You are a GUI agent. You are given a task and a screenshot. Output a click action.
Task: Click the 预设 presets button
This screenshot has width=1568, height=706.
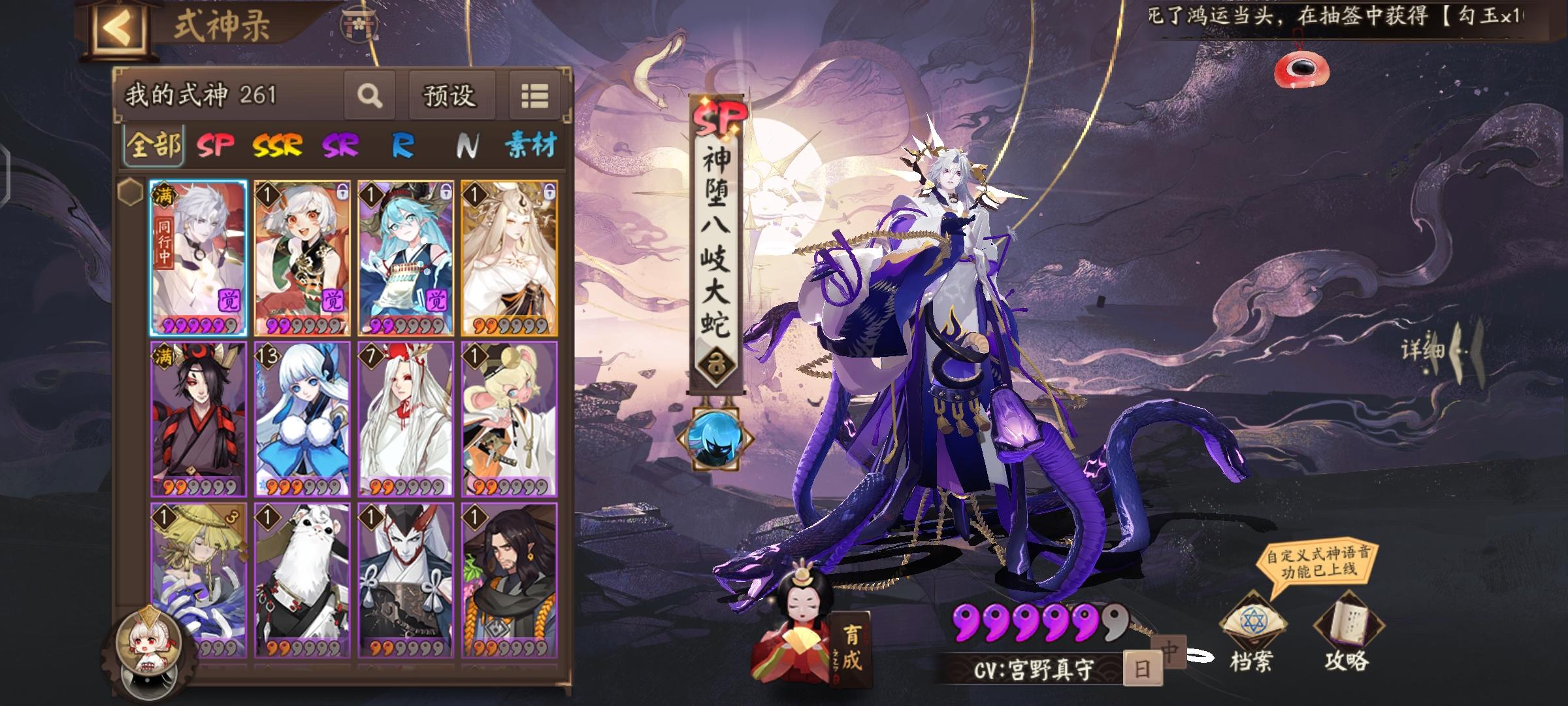[452, 96]
